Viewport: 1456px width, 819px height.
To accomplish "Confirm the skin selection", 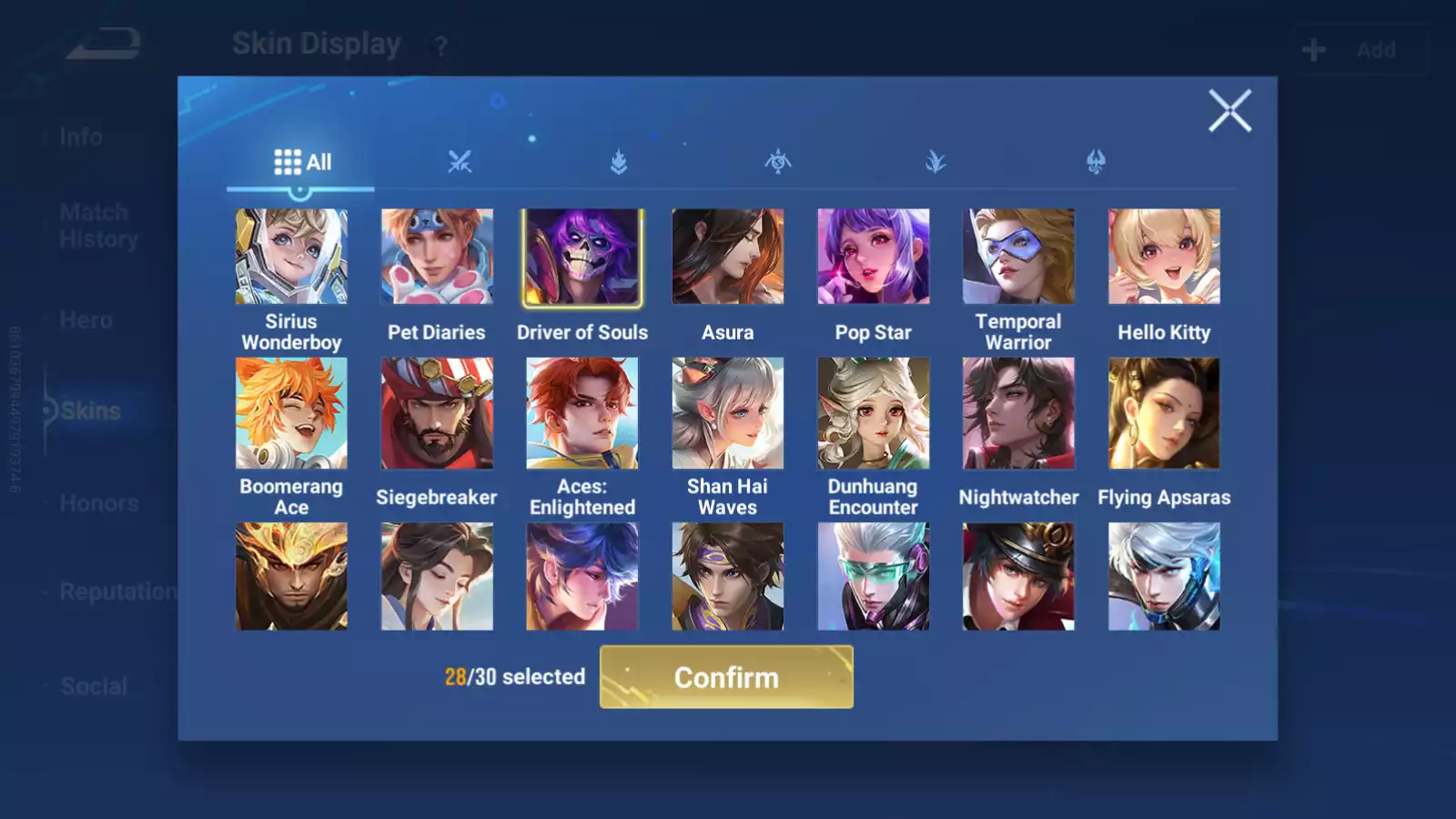I will click(726, 677).
